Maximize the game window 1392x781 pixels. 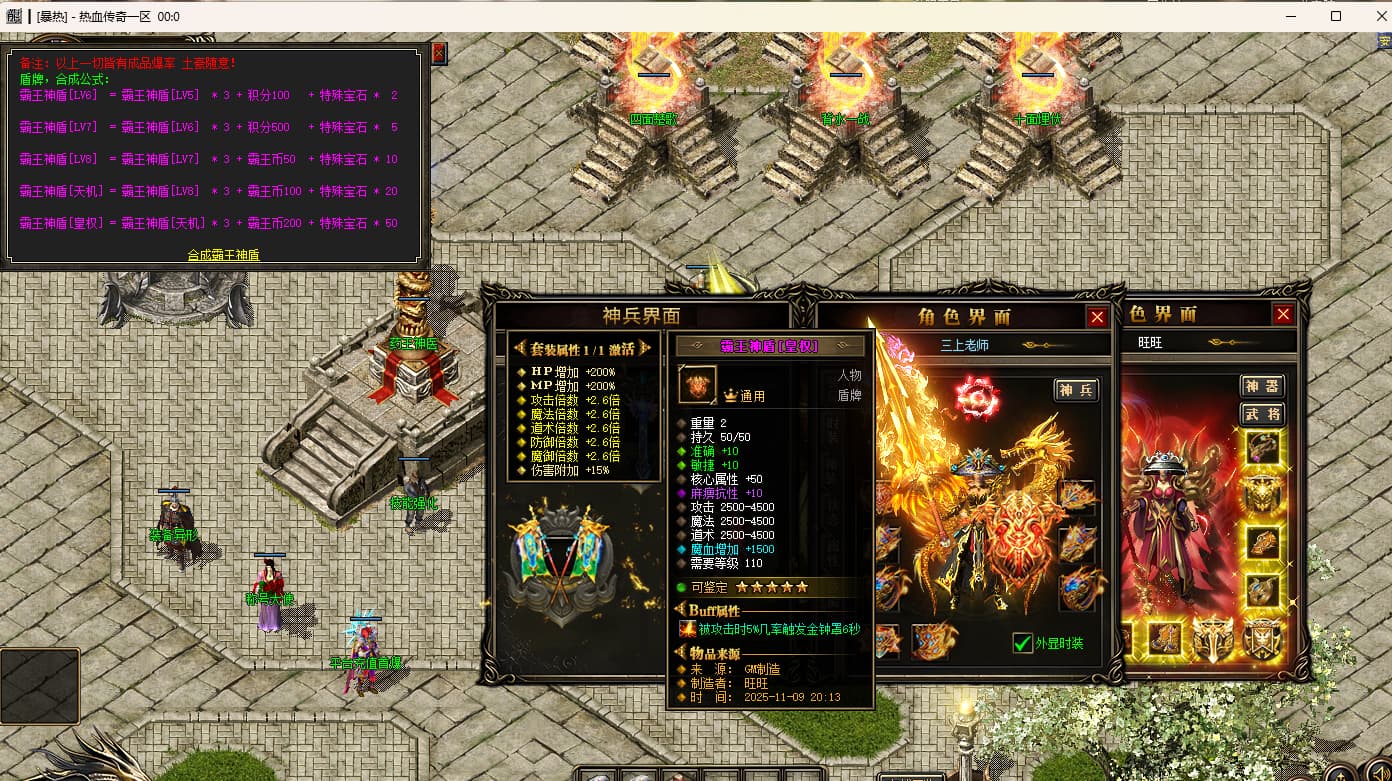(x=1336, y=16)
